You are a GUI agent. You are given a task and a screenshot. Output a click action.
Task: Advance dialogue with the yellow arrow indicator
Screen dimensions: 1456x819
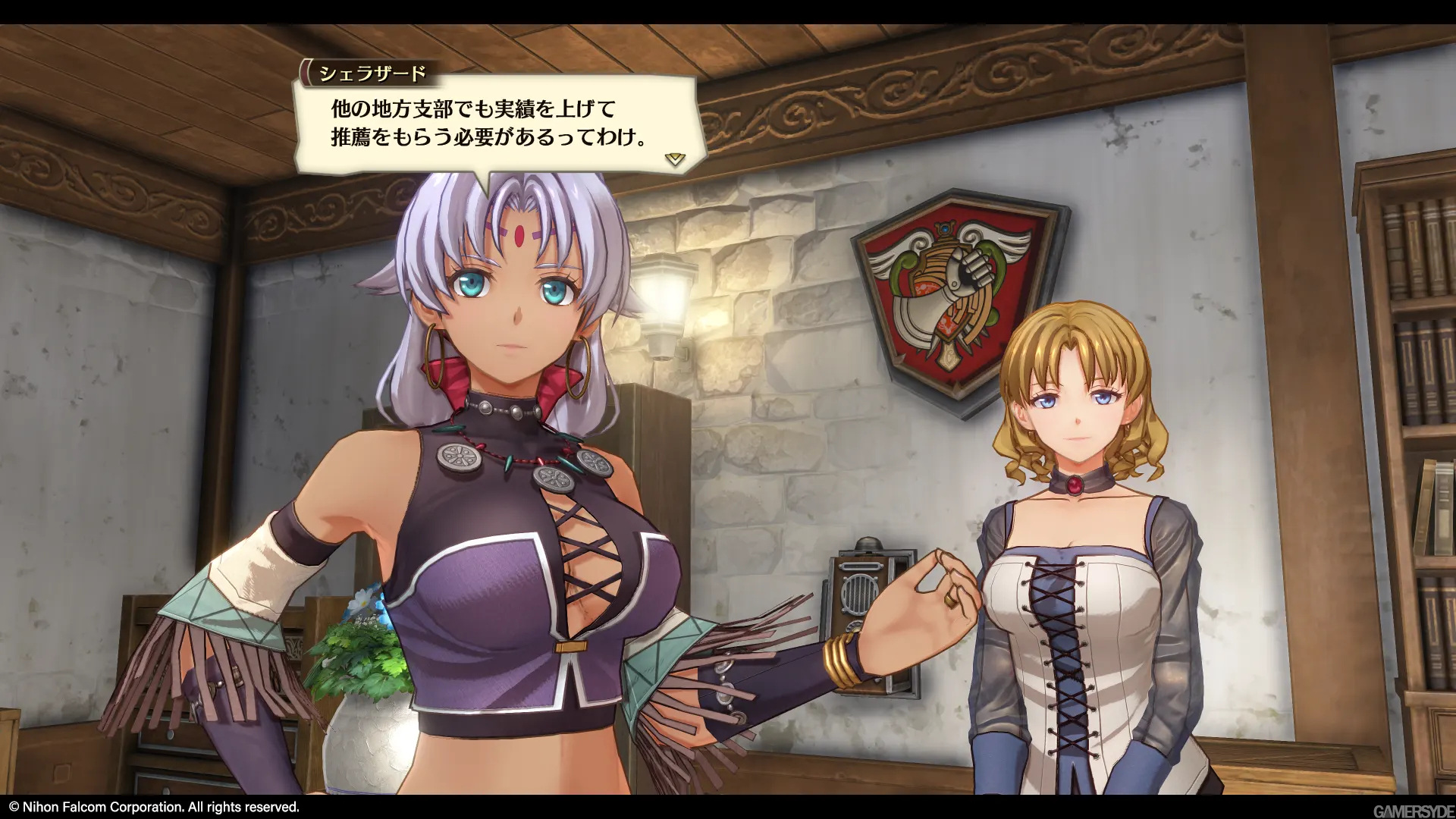(x=674, y=159)
